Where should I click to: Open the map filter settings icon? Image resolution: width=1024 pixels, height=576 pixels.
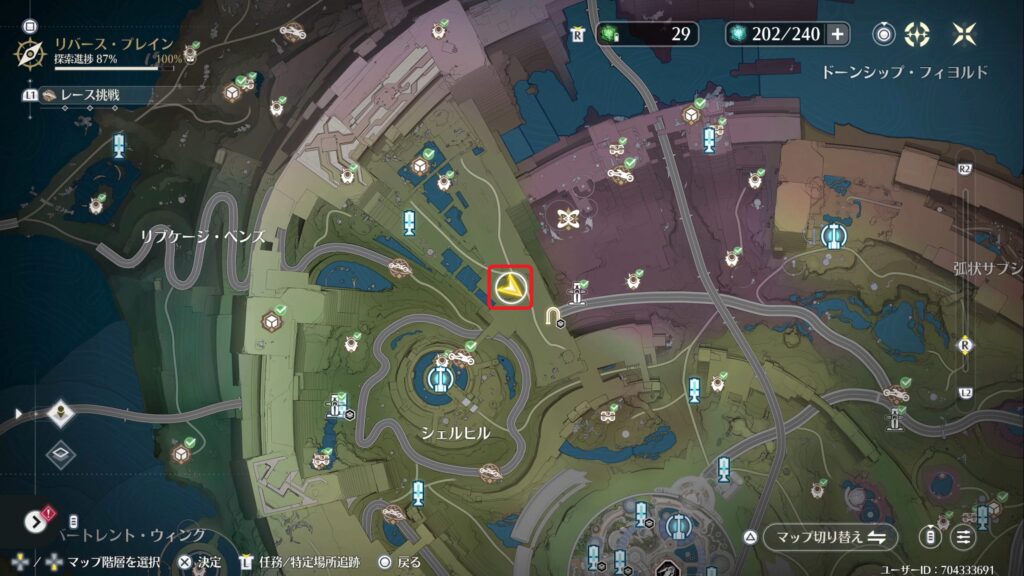pos(963,537)
